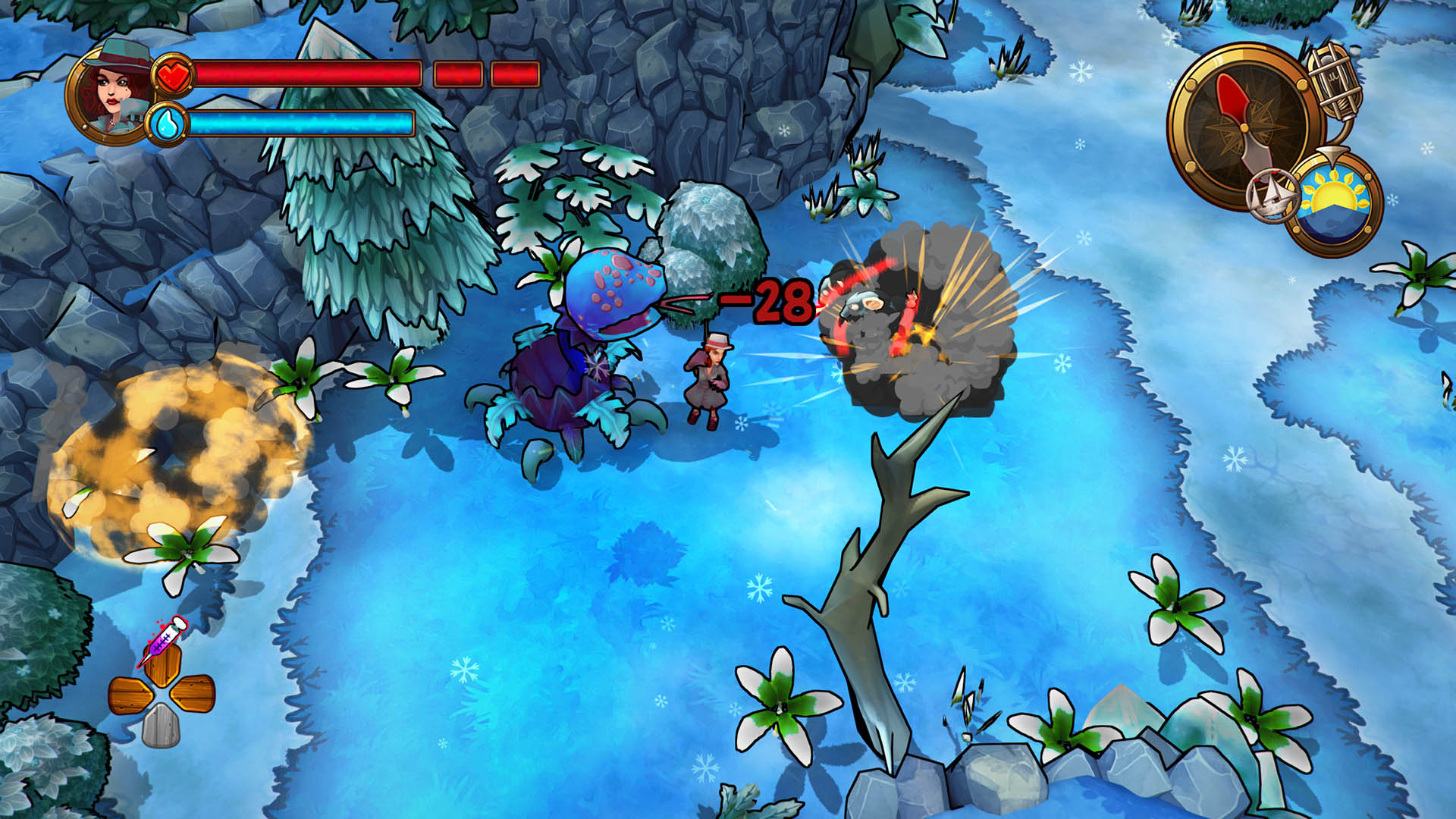1456x819 pixels.
Task: Select the gray stone quick slot
Action: (x=161, y=725)
